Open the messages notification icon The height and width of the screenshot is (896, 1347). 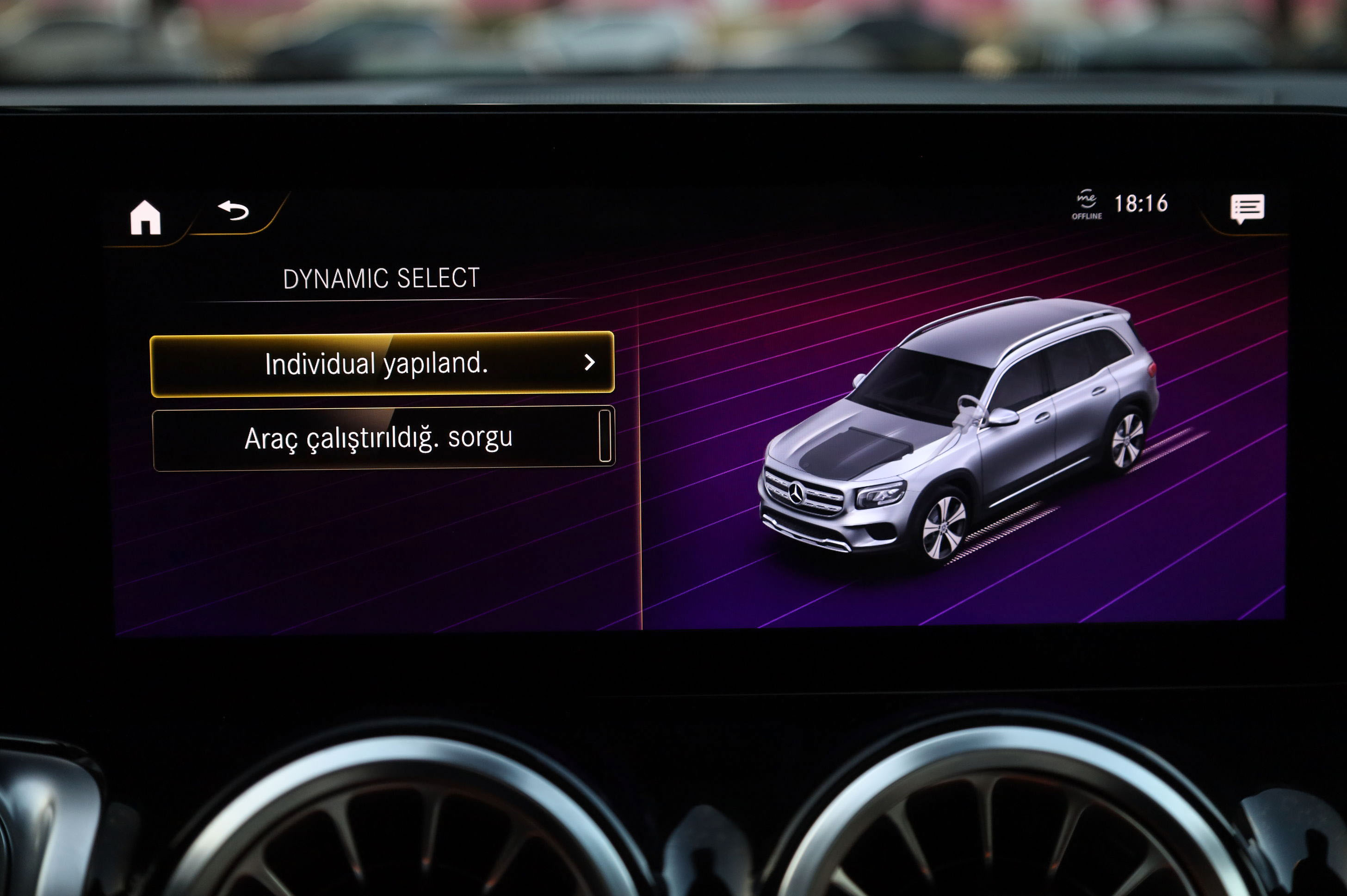(x=1247, y=209)
